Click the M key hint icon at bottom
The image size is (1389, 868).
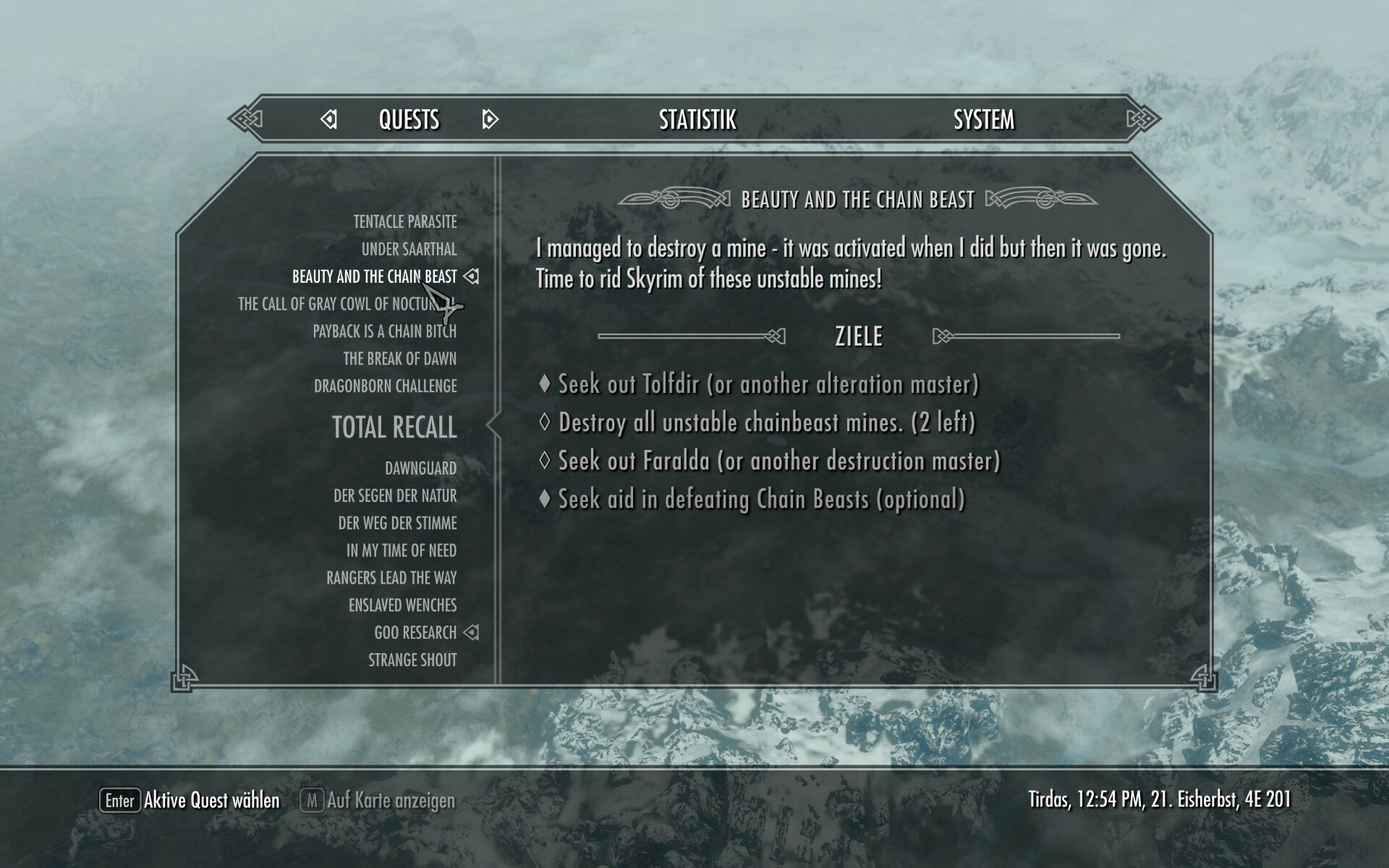(x=314, y=801)
